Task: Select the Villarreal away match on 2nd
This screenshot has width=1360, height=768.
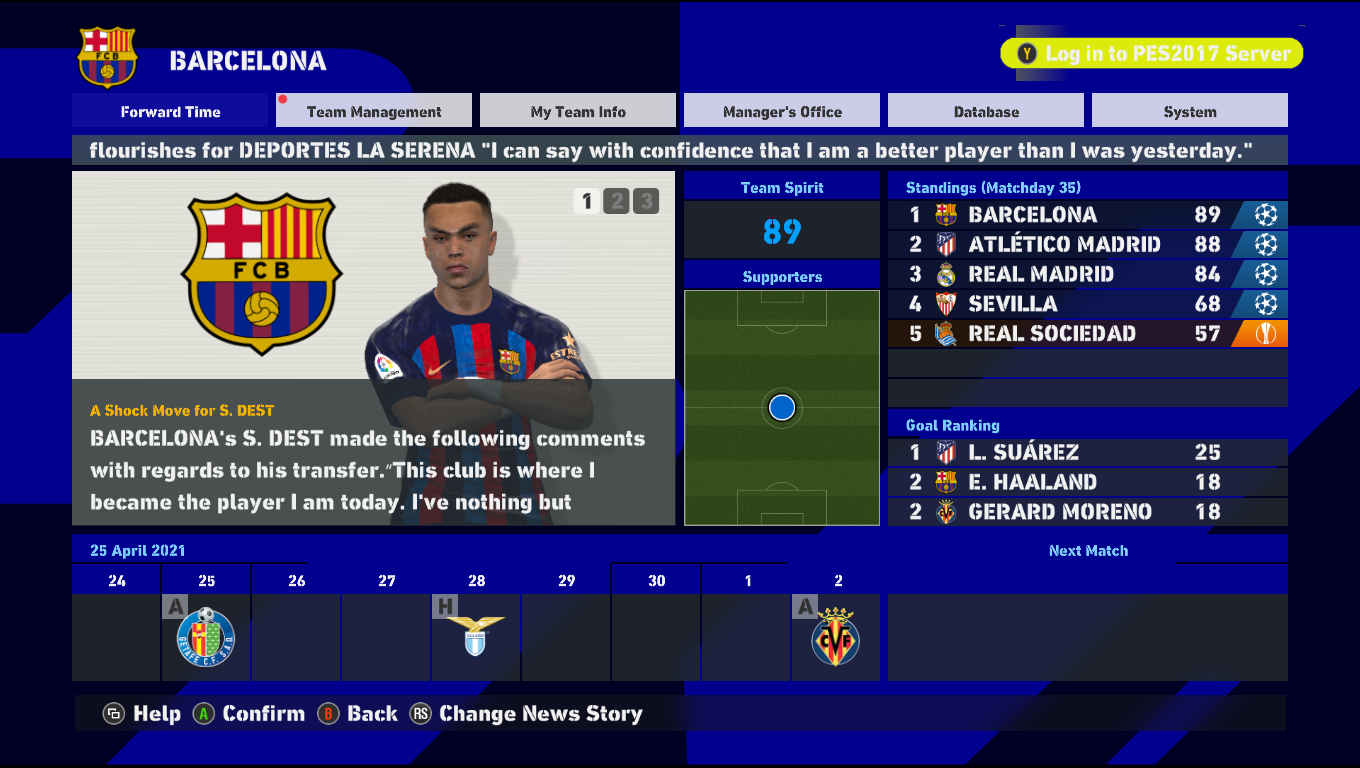Action: point(836,636)
